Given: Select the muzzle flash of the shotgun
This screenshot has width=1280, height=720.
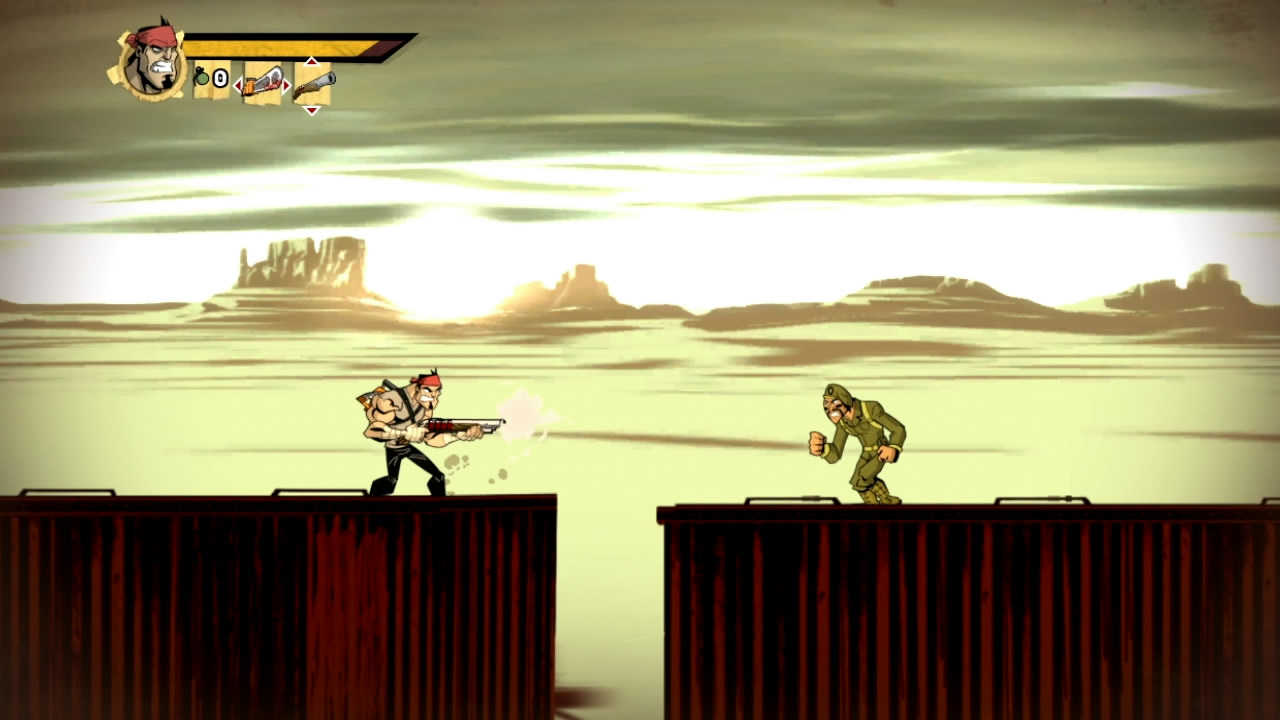Looking at the screenshot, I should (521, 415).
